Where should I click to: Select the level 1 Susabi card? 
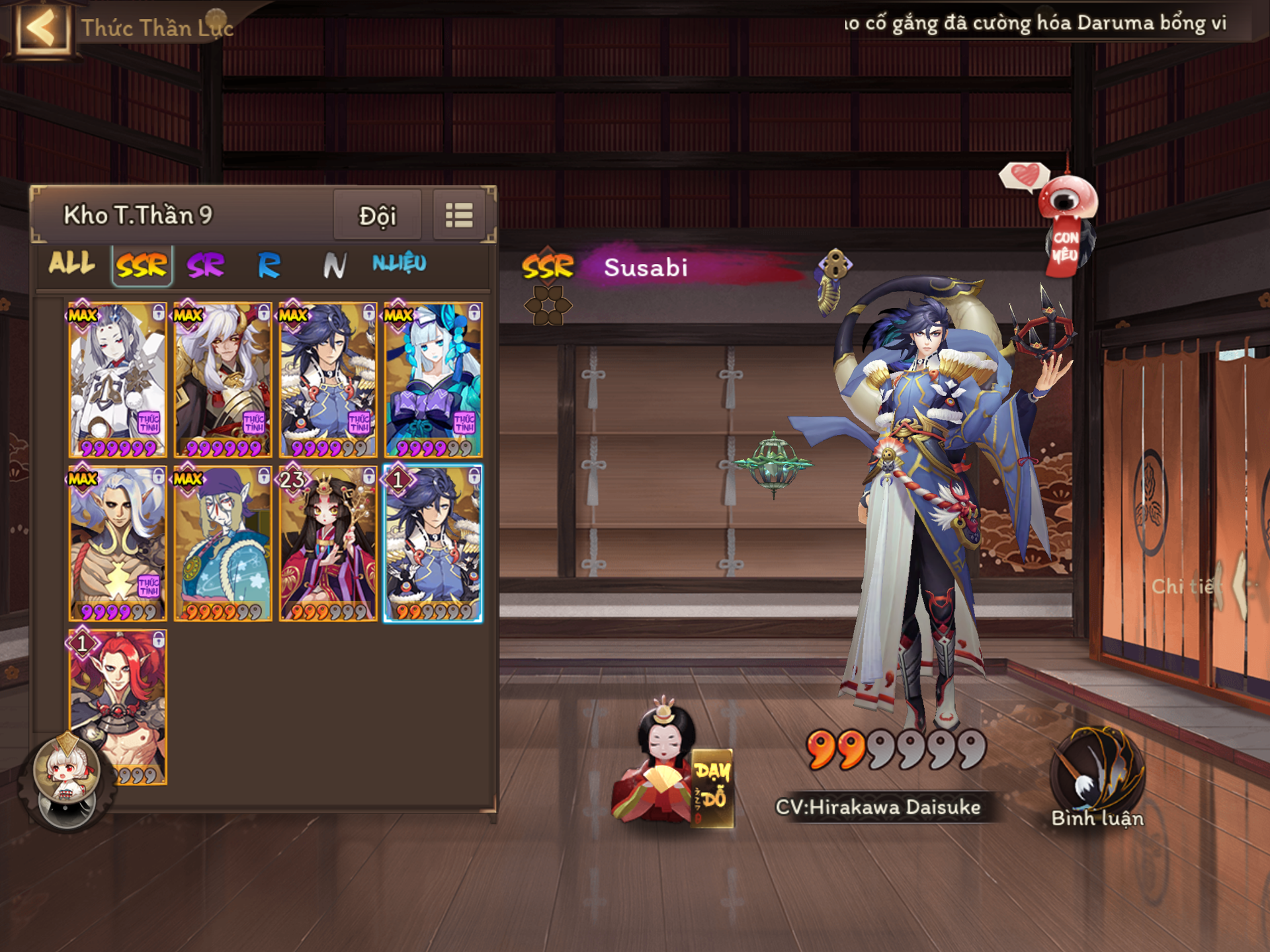point(433,544)
